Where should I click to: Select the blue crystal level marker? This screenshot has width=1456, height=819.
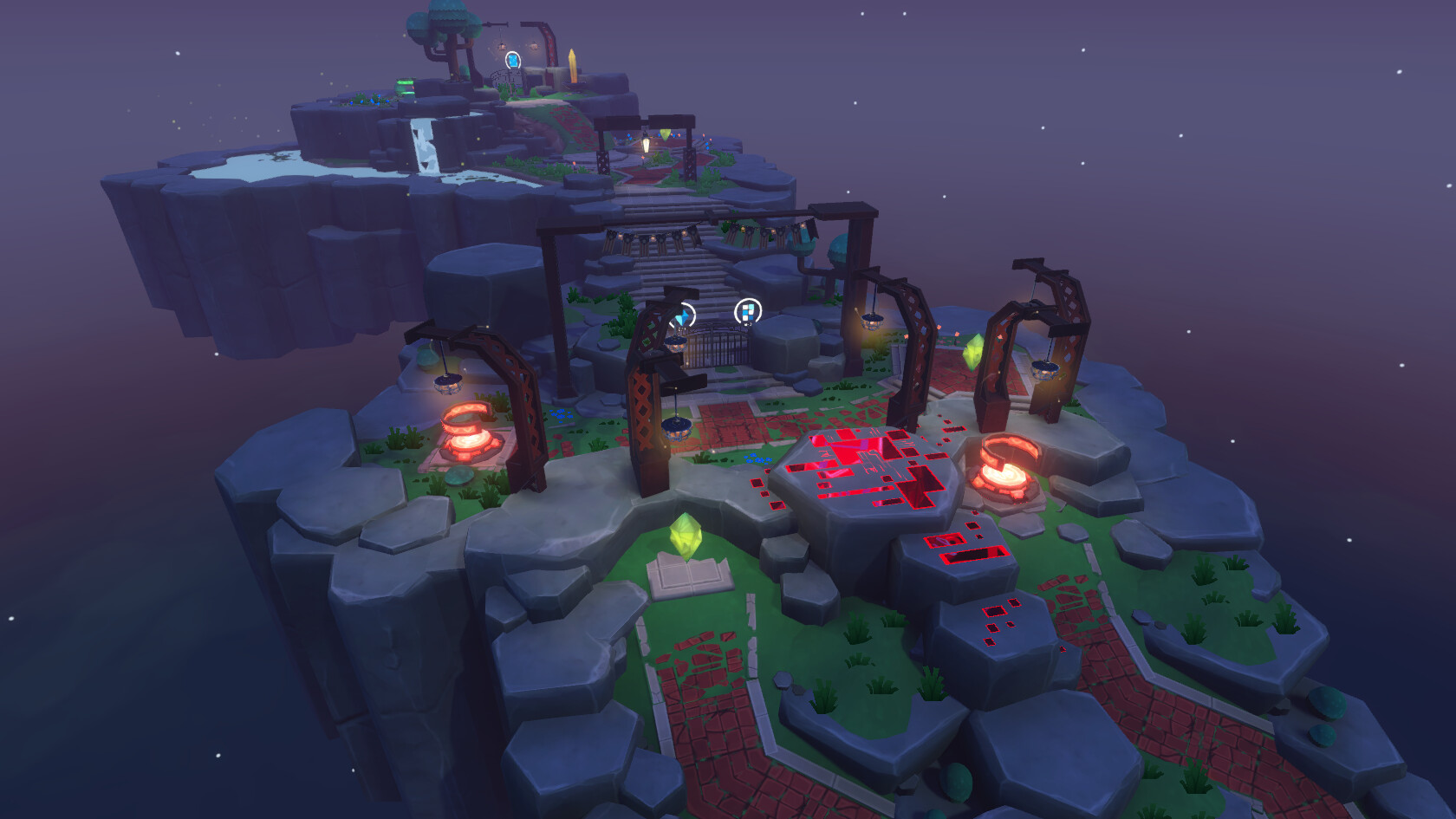[x=684, y=317]
